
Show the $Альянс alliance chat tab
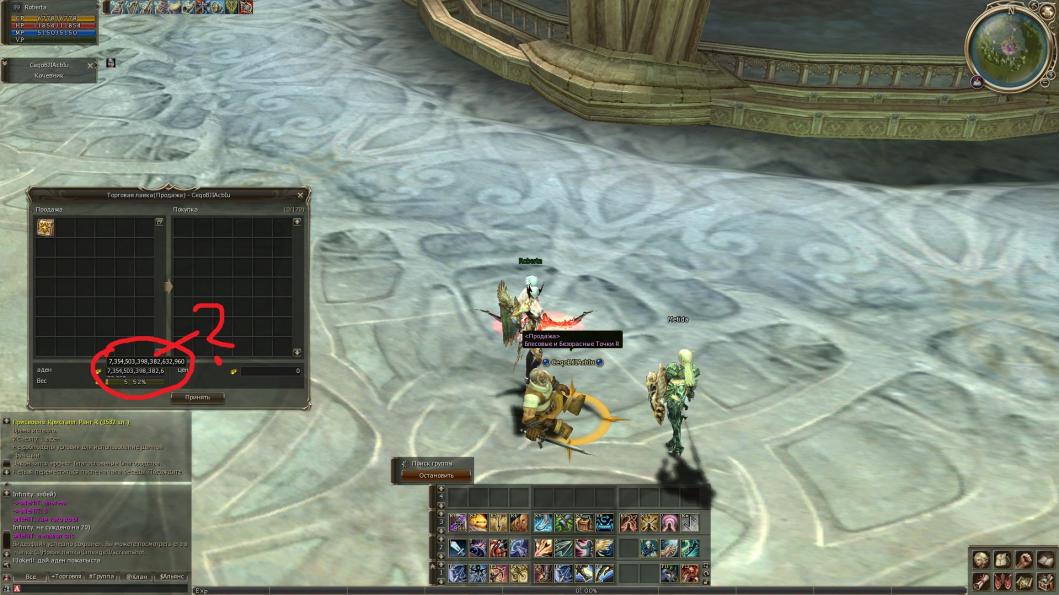click(x=171, y=577)
